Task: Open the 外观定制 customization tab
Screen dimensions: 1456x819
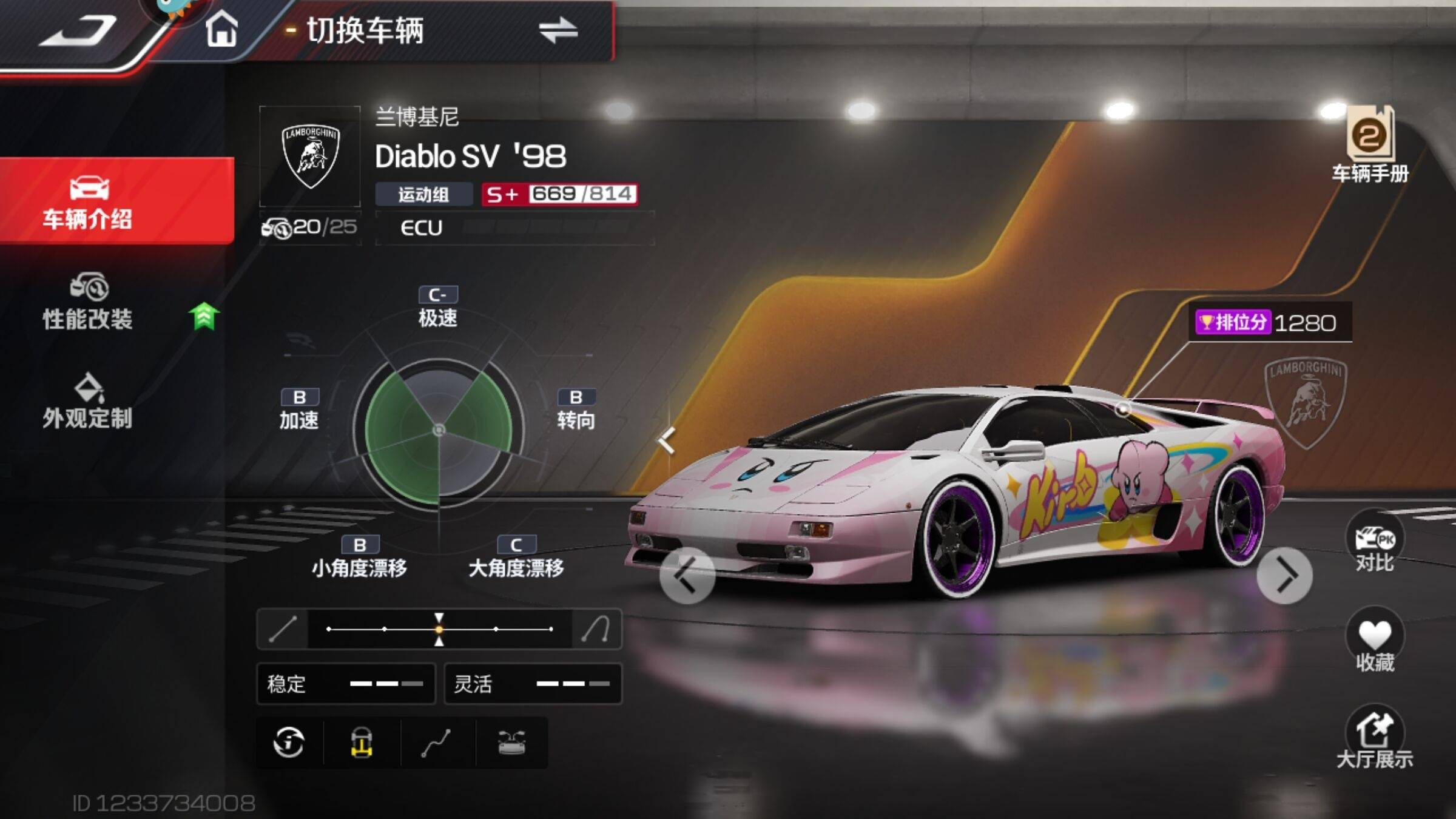Action: [x=88, y=402]
